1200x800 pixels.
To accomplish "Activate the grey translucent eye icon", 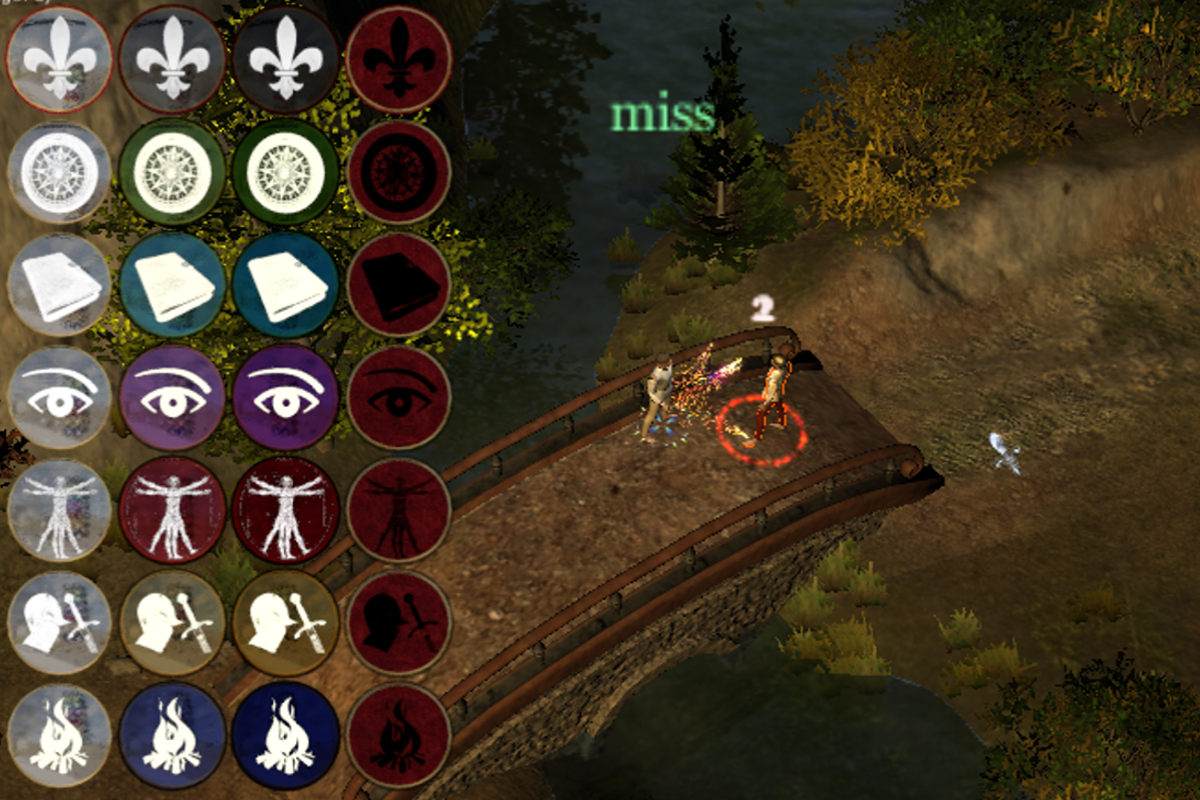I will (60, 398).
